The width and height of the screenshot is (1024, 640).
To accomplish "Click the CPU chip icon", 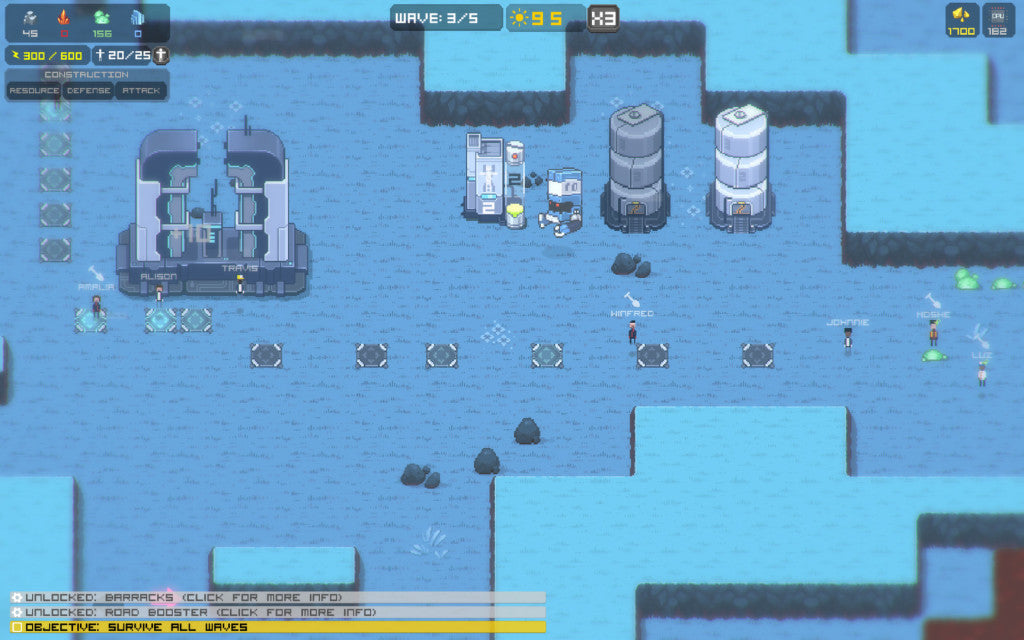I will (x=996, y=15).
